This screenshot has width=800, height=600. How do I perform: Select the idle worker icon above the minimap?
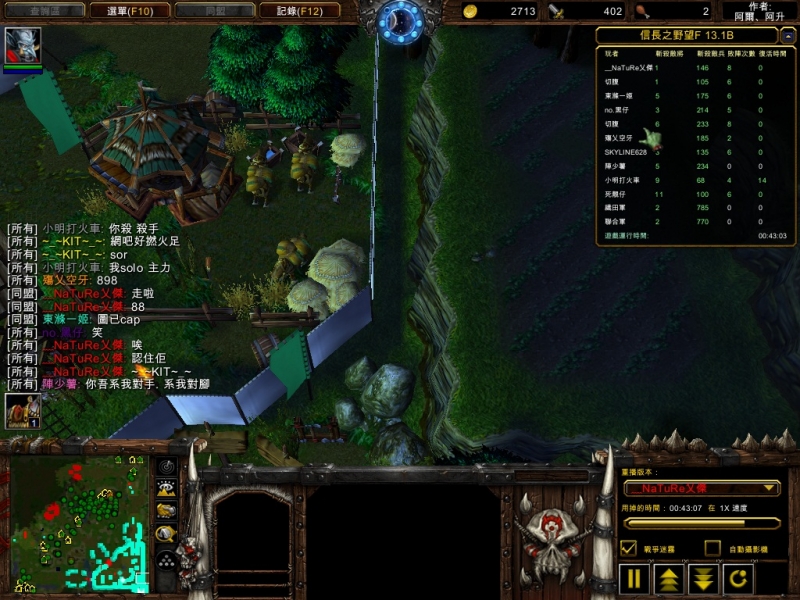pos(23,411)
